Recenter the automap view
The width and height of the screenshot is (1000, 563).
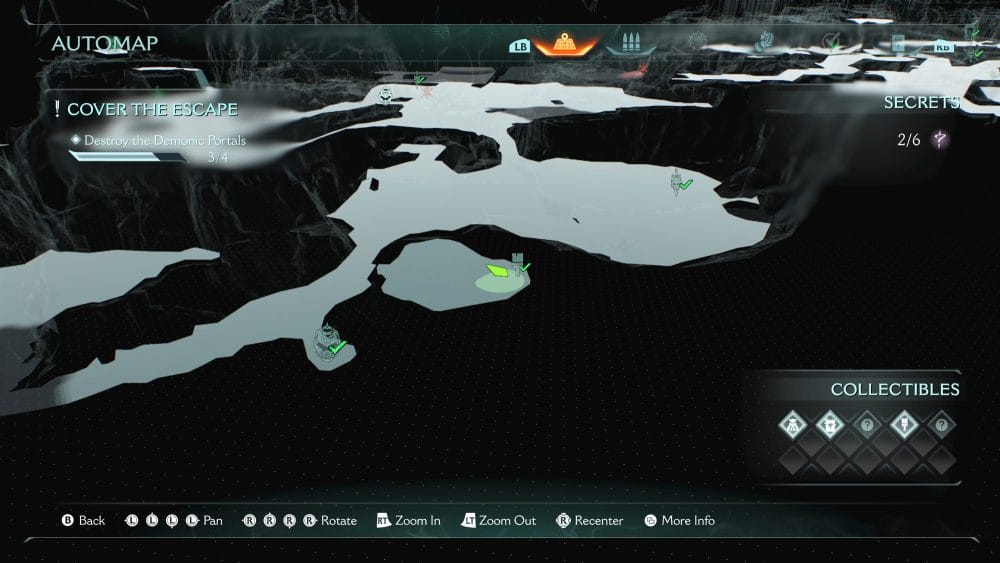(590, 521)
